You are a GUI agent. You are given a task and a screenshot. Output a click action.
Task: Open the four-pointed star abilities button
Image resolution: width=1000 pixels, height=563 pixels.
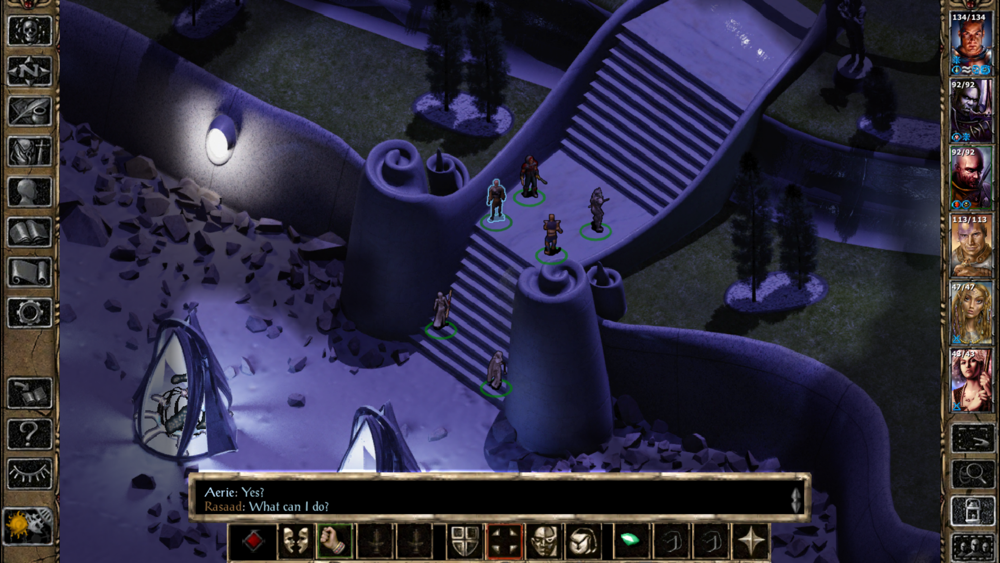click(x=752, y=541)
